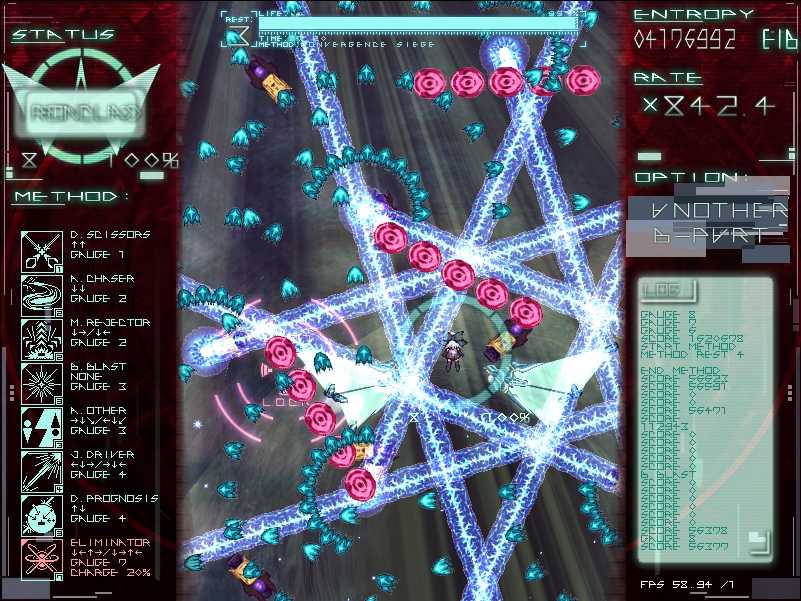
Task: Trigger the B. Blast method icon
Action: pyautogui.click(x=40, y=383)
